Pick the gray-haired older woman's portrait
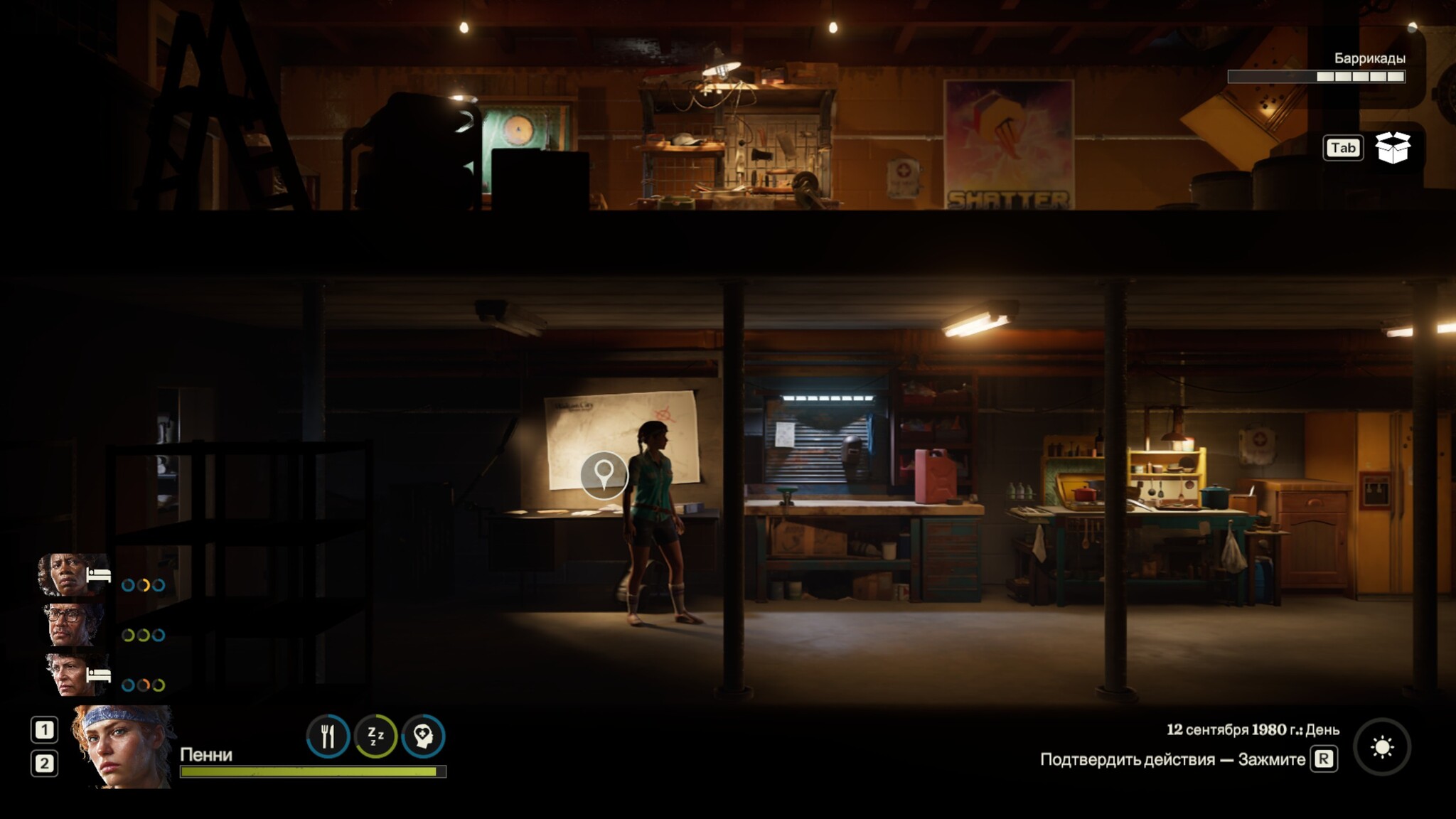The image size is (1456, 819). [71, 674]
